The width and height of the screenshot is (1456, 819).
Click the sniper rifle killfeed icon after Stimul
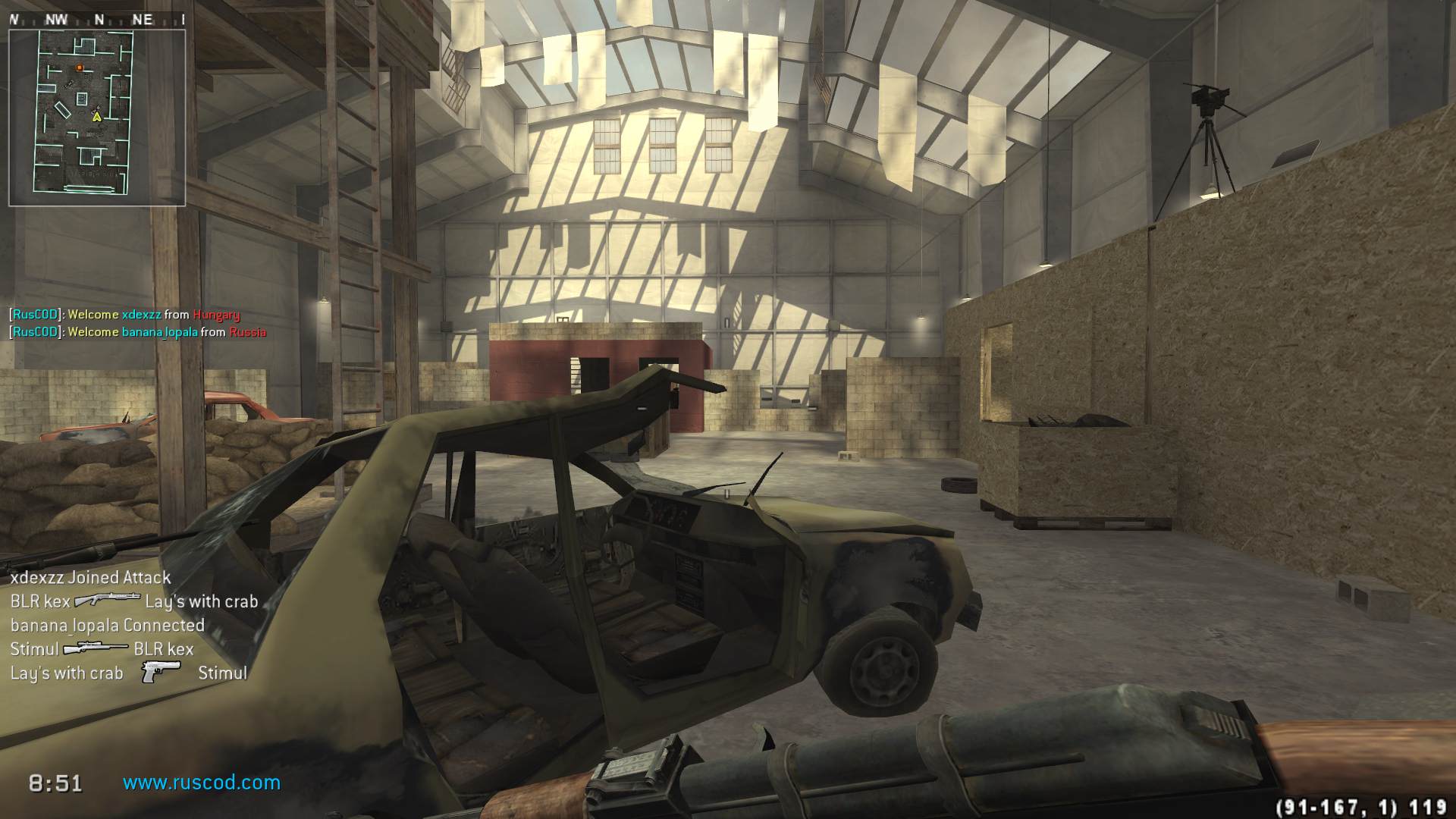96,649
